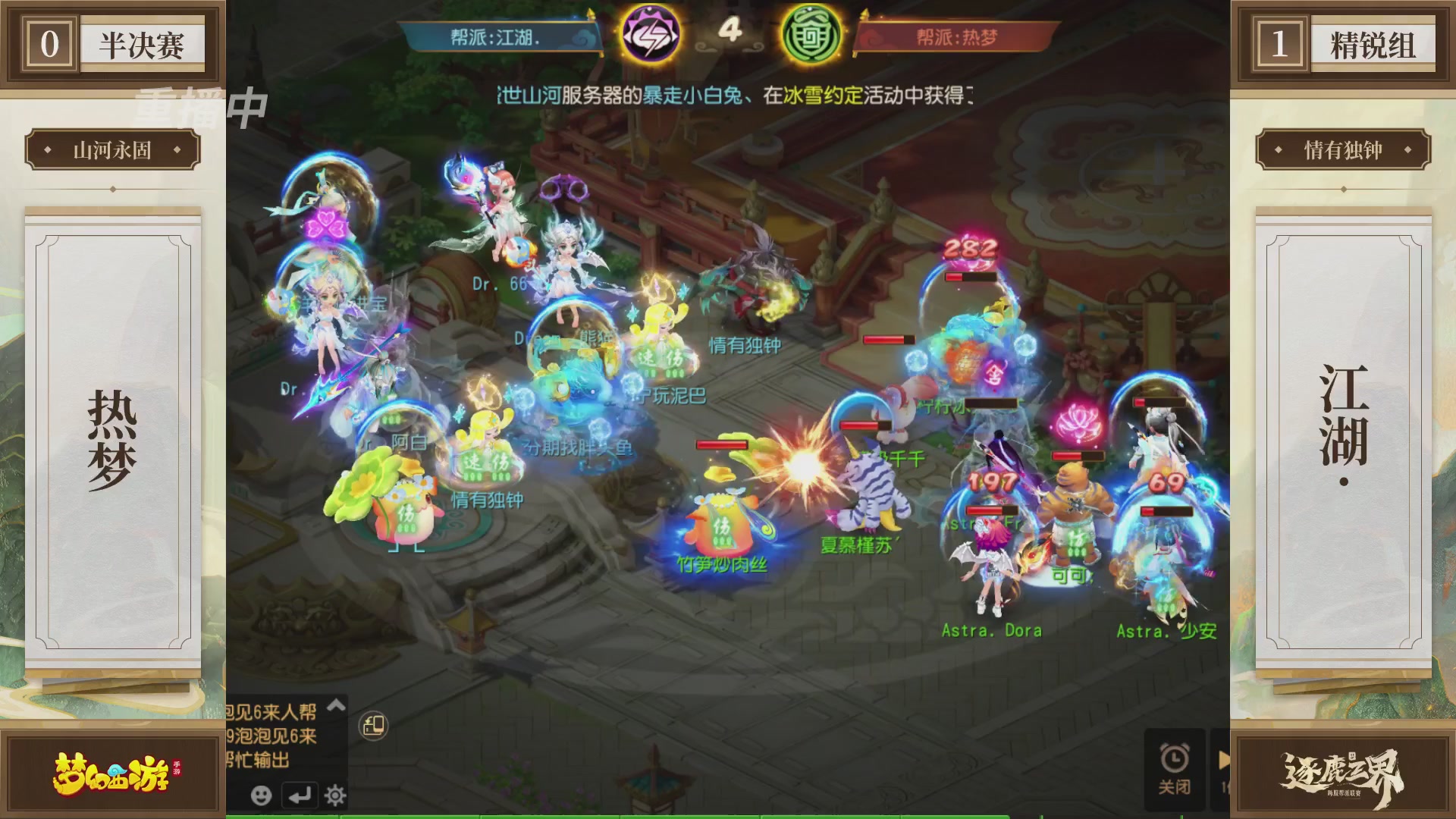Select the purple lightning faction emblem
Image resolution: width=1456 pixels, height=819 pixels.
(654, 33)
